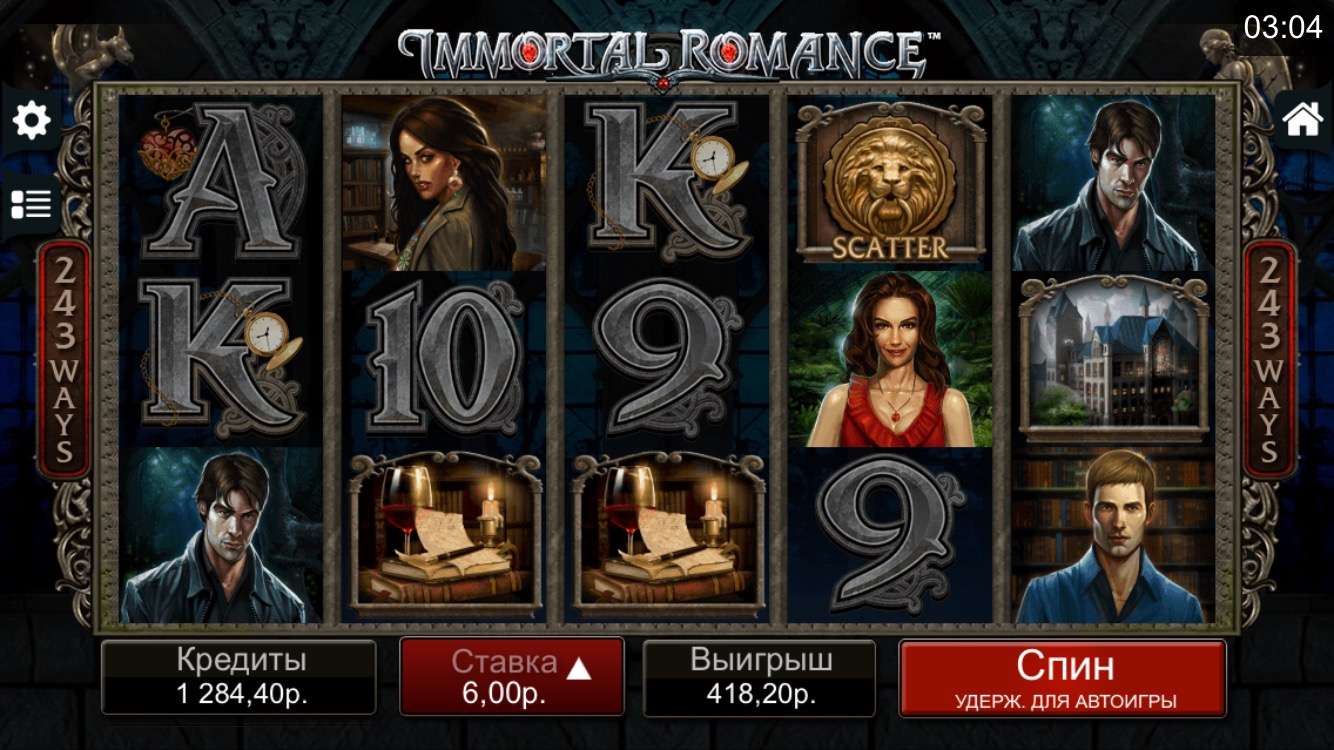Open the gear settings menu

[31, 121]
